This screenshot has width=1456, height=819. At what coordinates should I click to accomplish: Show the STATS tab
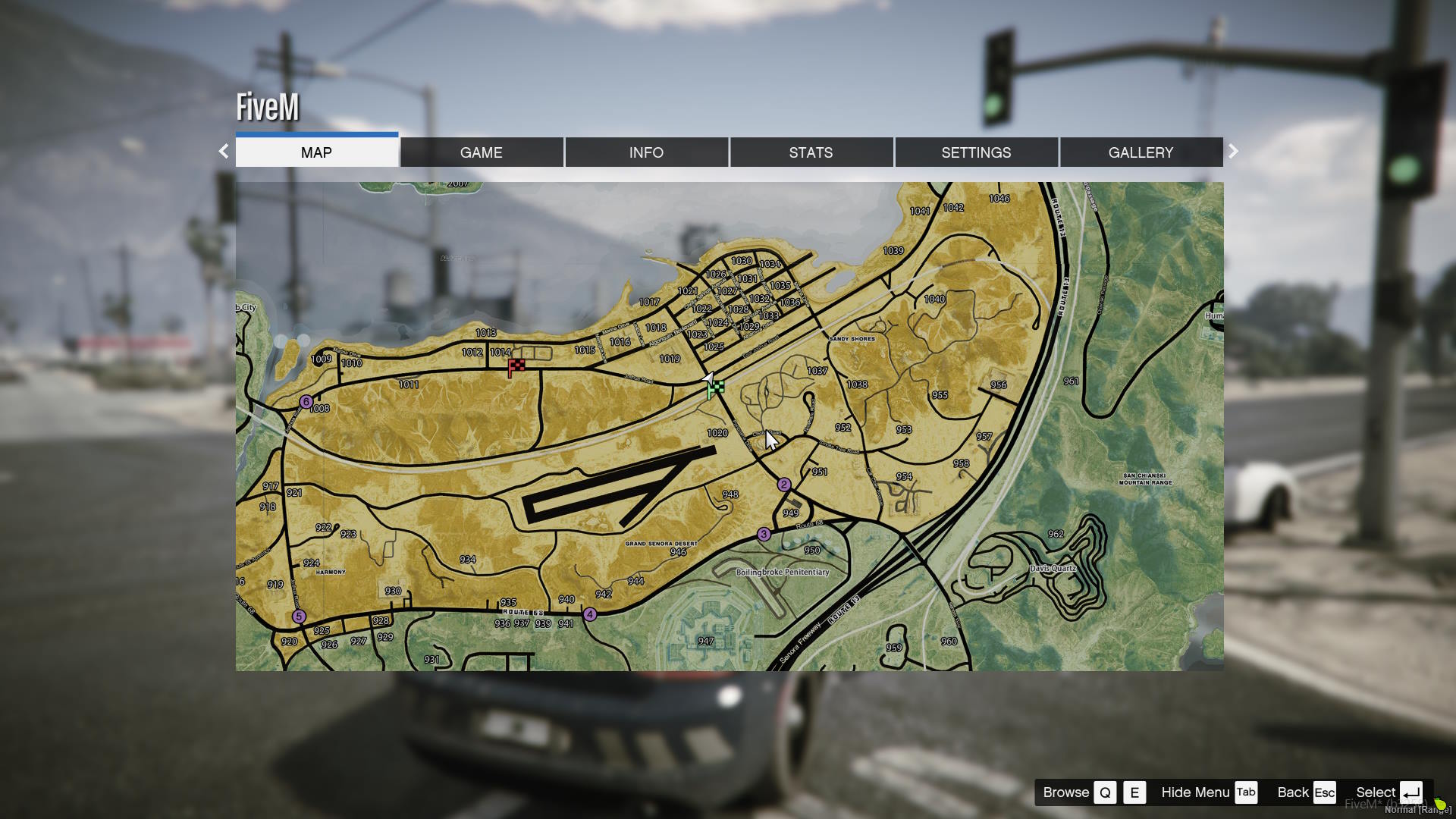(811, 152)
